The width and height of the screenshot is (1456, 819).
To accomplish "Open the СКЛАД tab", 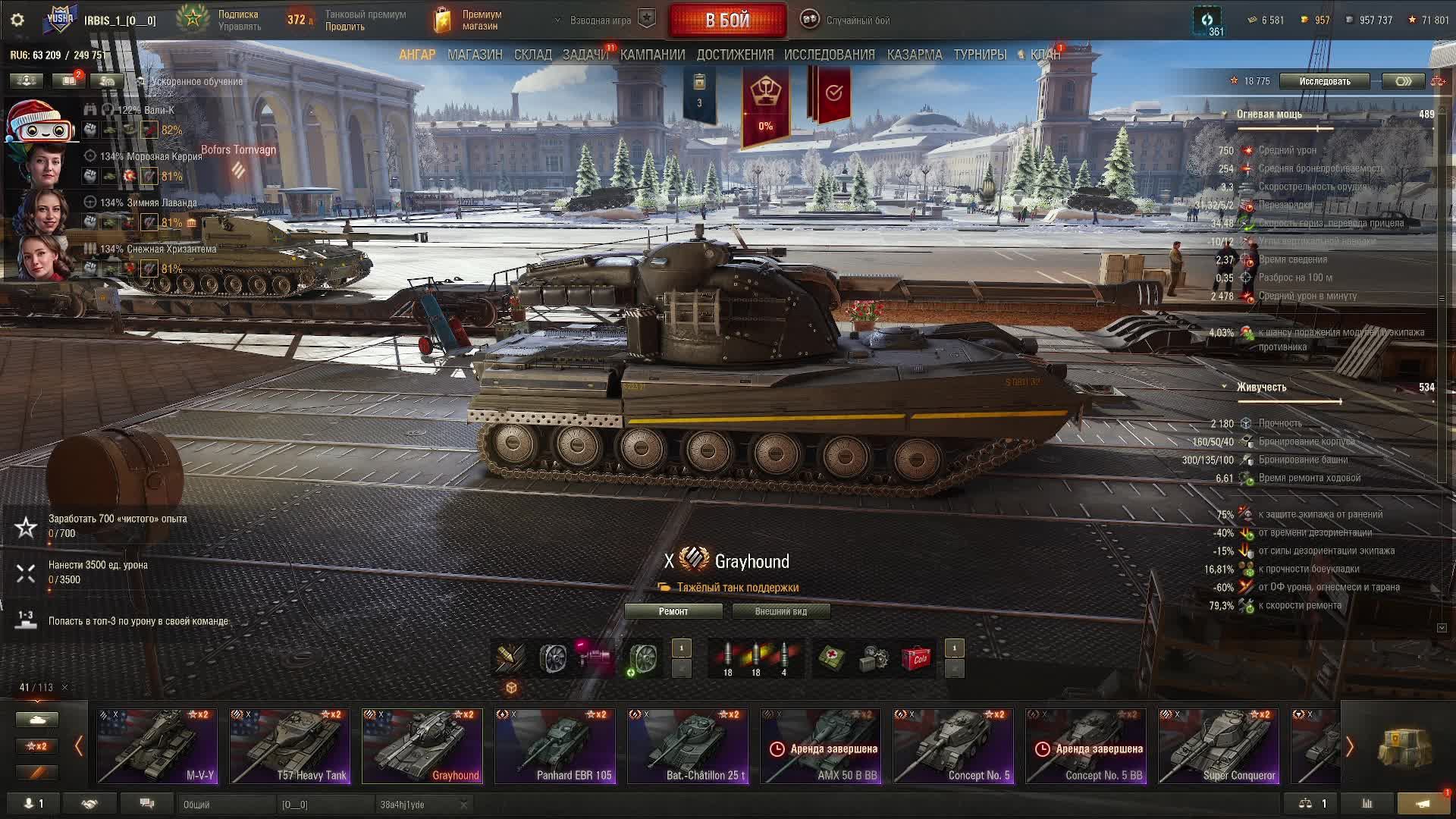I will (x=532, y=55).
